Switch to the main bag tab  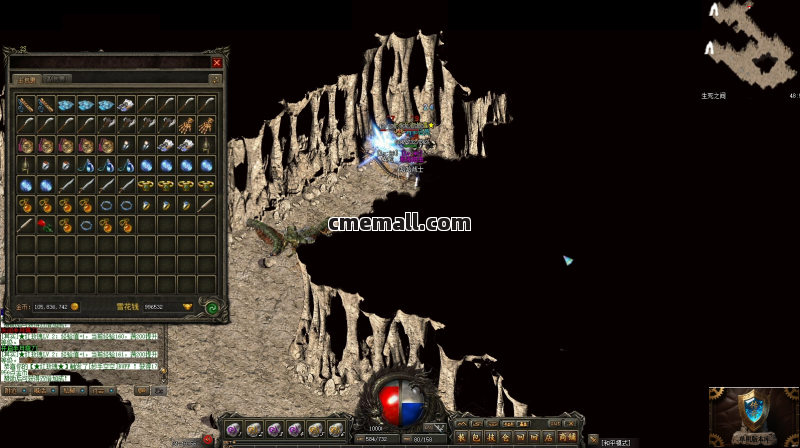point(26,78)
